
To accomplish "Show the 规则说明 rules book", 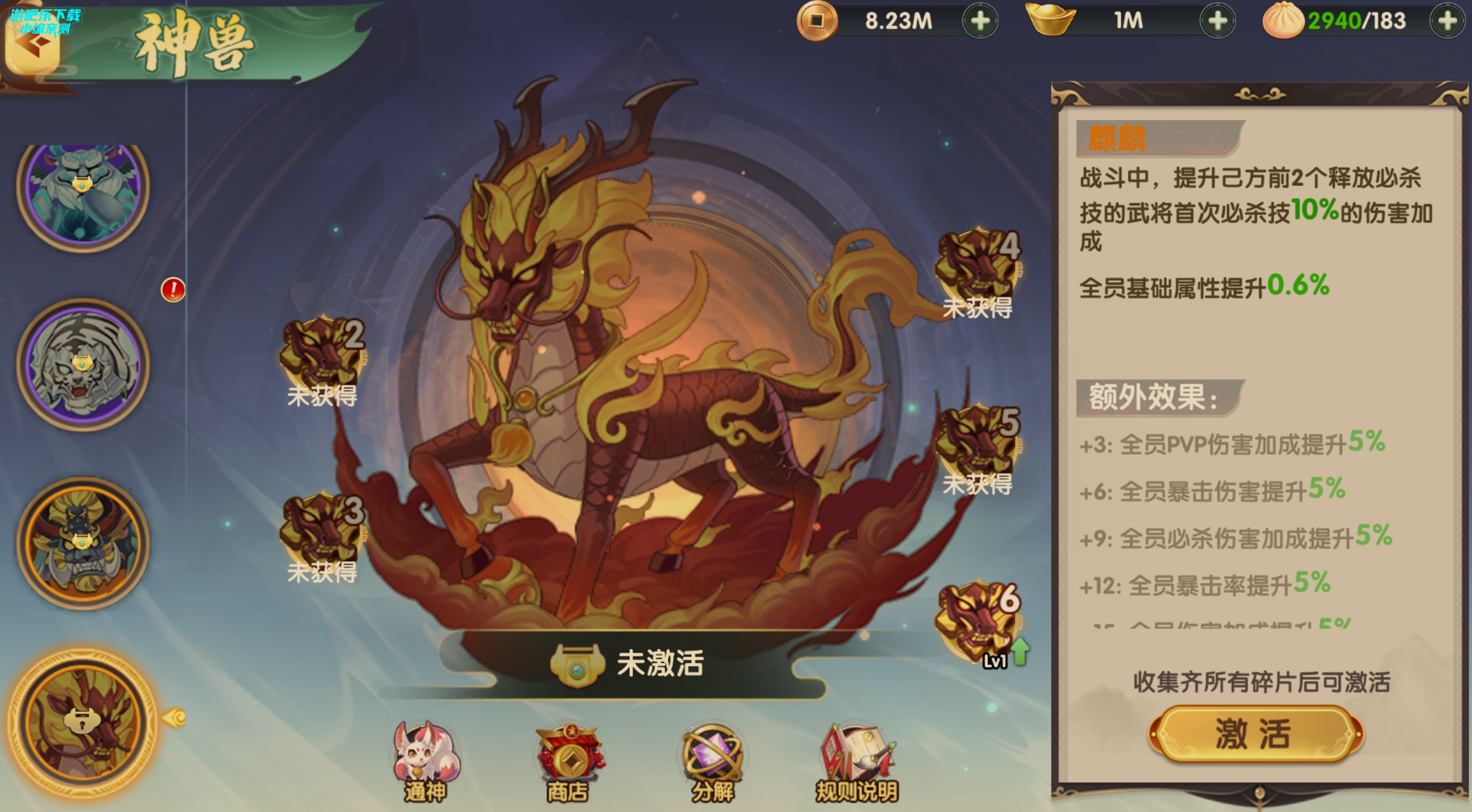I will (857, 760).
